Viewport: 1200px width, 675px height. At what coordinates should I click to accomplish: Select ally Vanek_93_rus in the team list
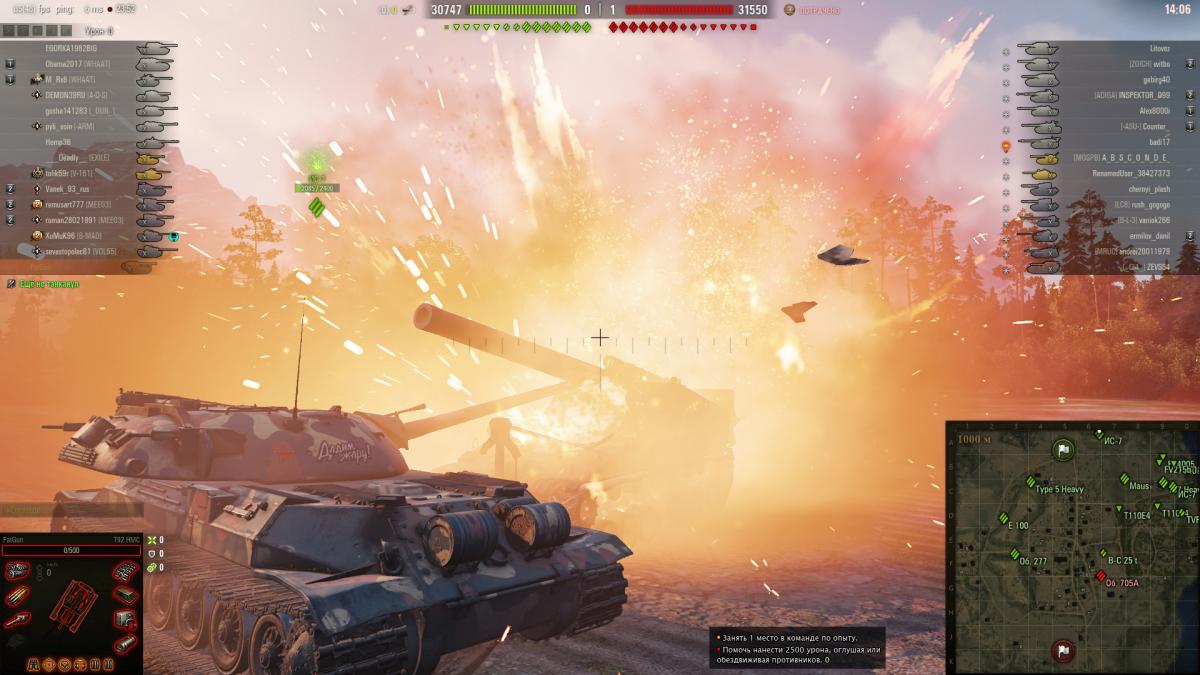[67, 189]
